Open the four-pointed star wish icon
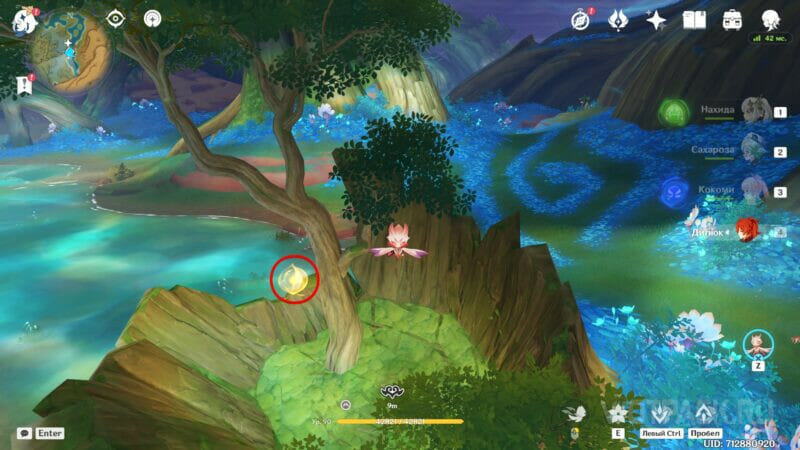This screenshot has width=800, height=450. (657, 19)
